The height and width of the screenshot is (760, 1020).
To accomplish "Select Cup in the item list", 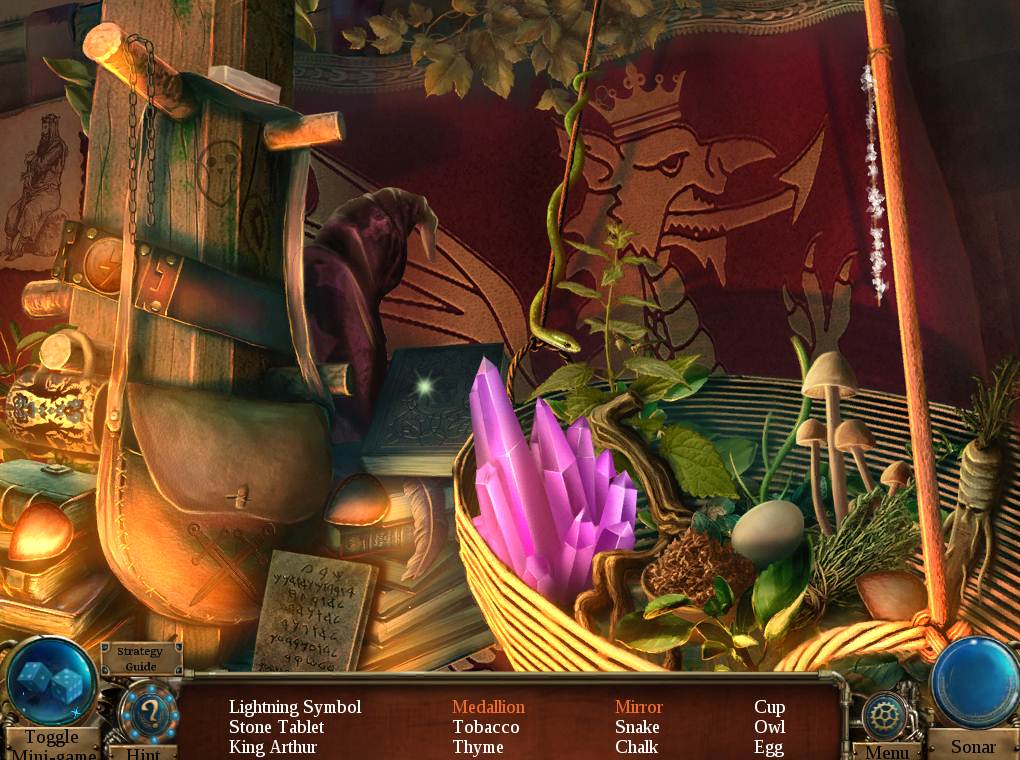I will point(769,707).
